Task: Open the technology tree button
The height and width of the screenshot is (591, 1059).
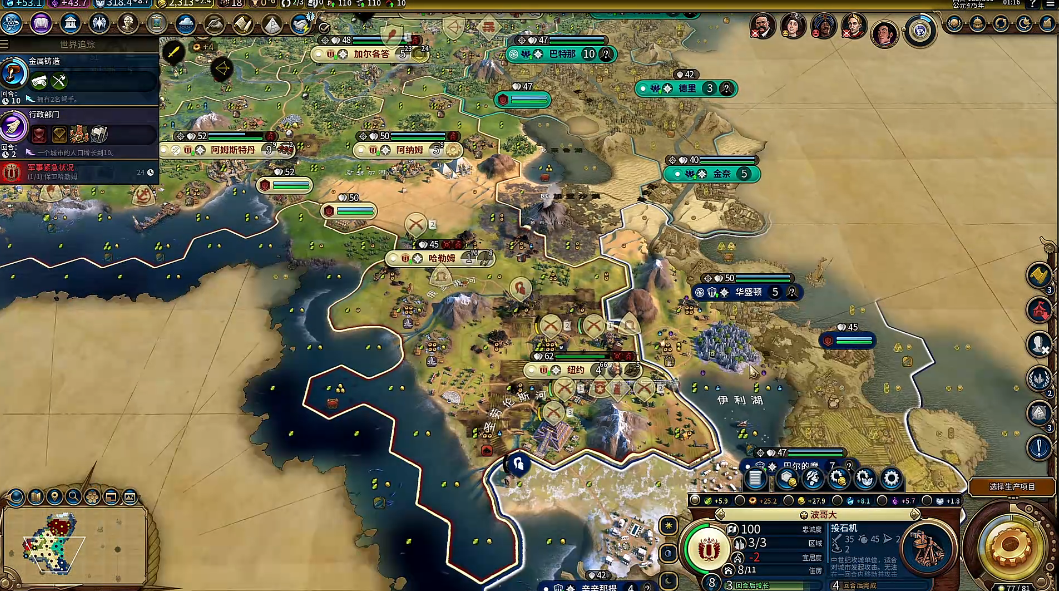Action: coord(13,23)
